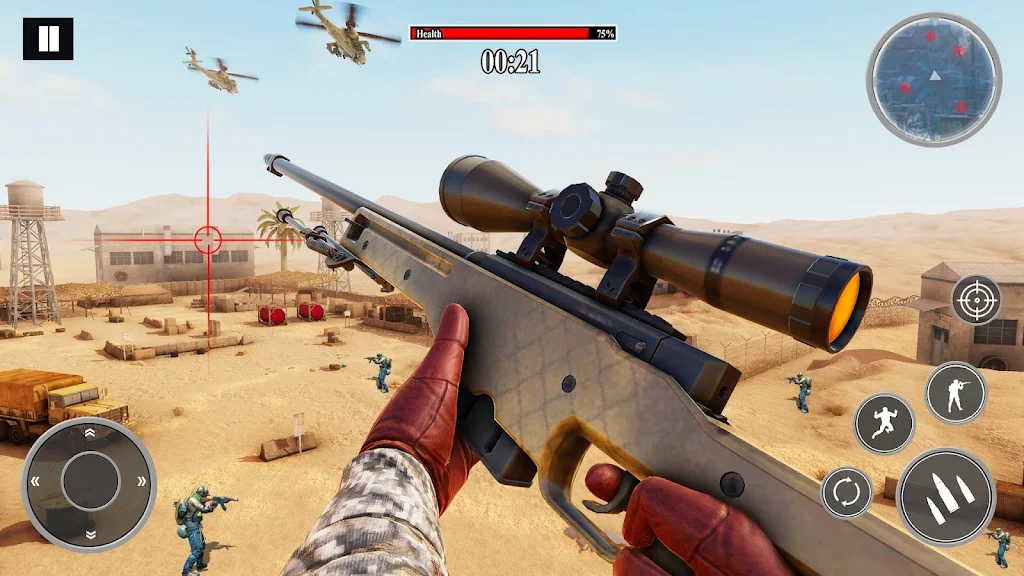Tap the joystick's down arrow

click(90, 534)
